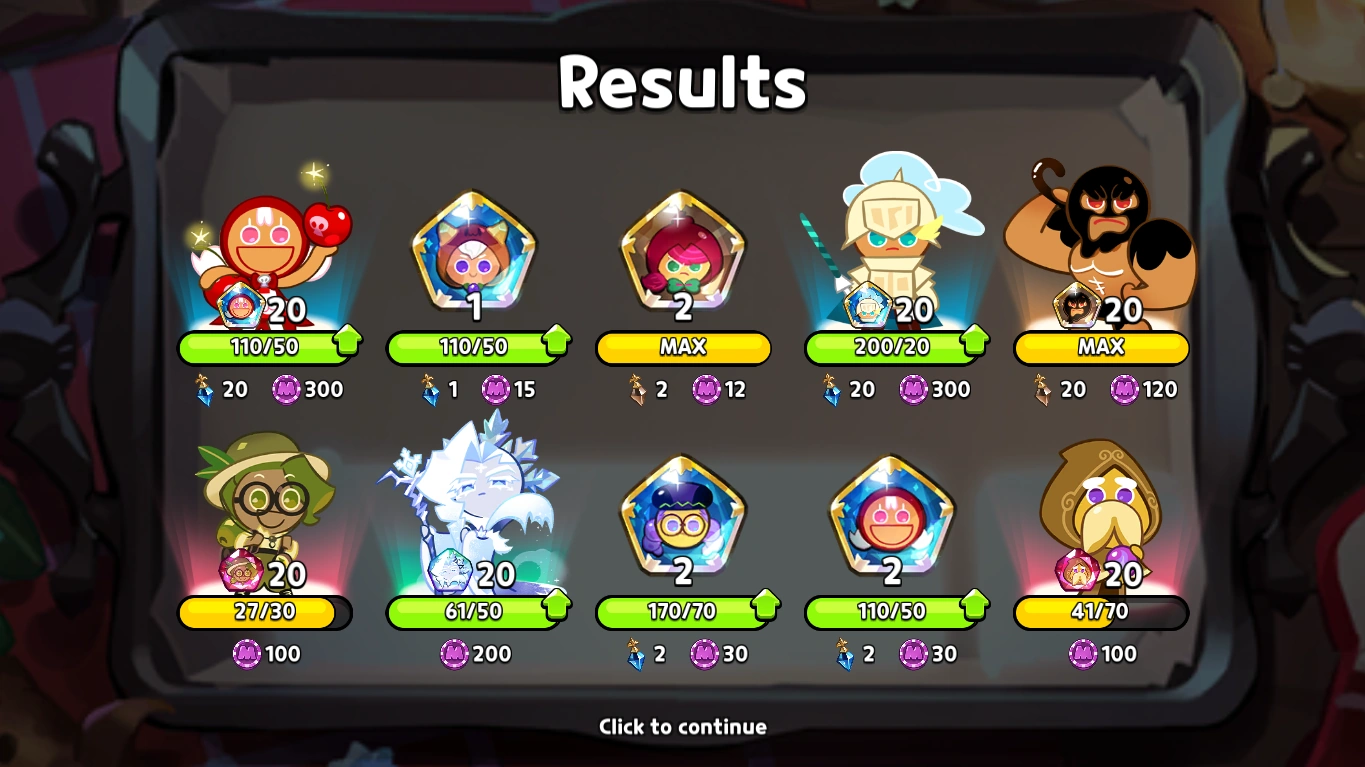The width and height of the screenshot is (1365, 767).
Task: Click the Click to continue text
Action: [682, 727]
